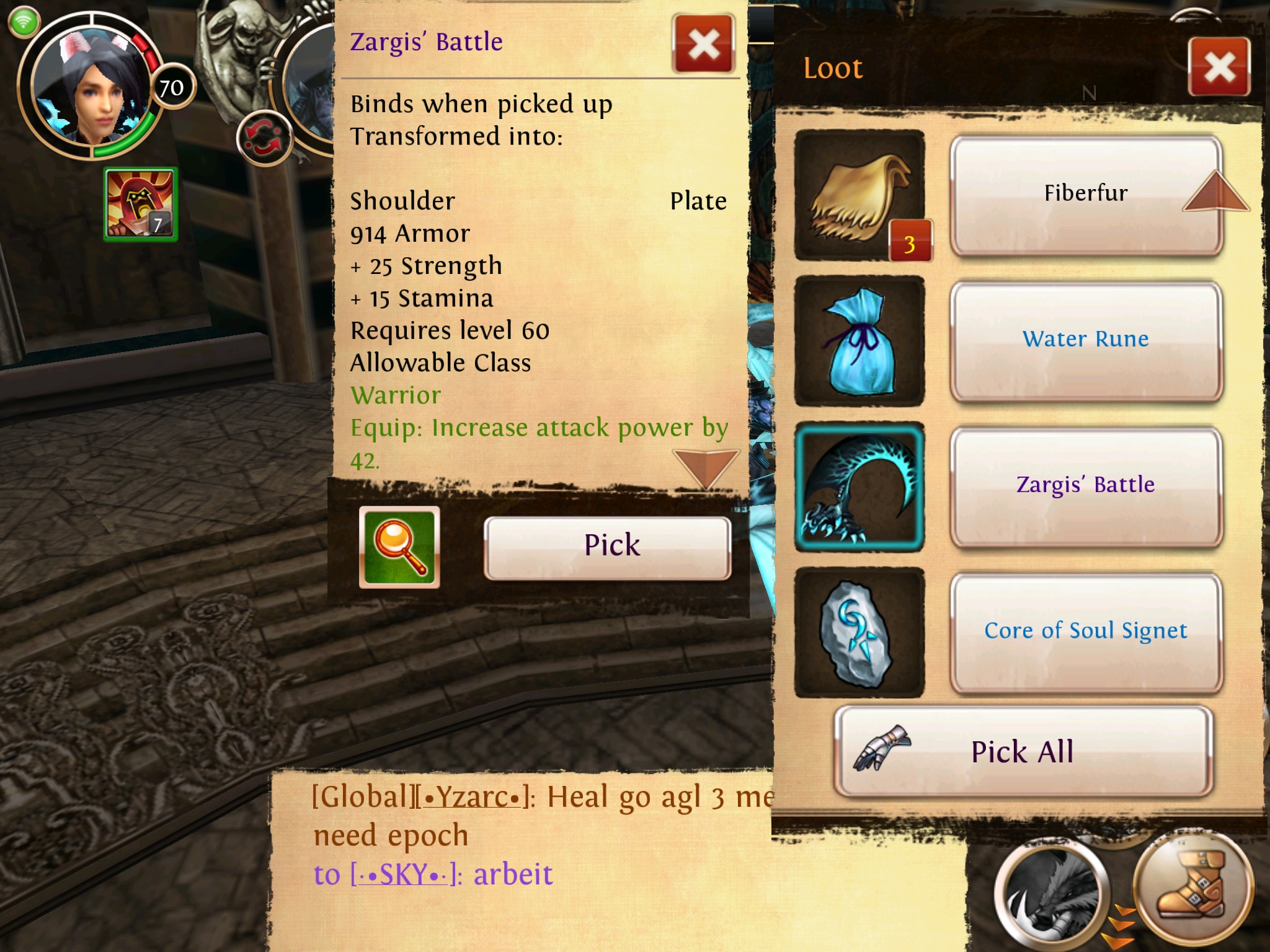1270x952 pixels.
Task: Click the blue Water Rune pouch icon
Action: coord(859,341)
